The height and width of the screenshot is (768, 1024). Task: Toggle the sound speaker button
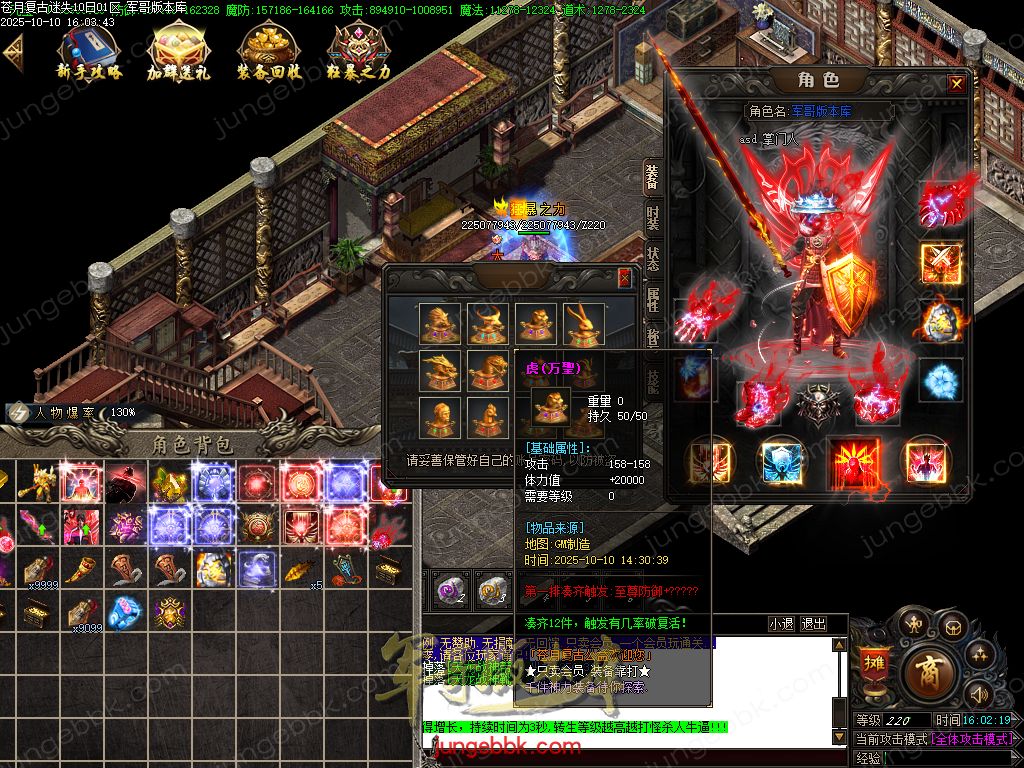(x=977, y=694)
